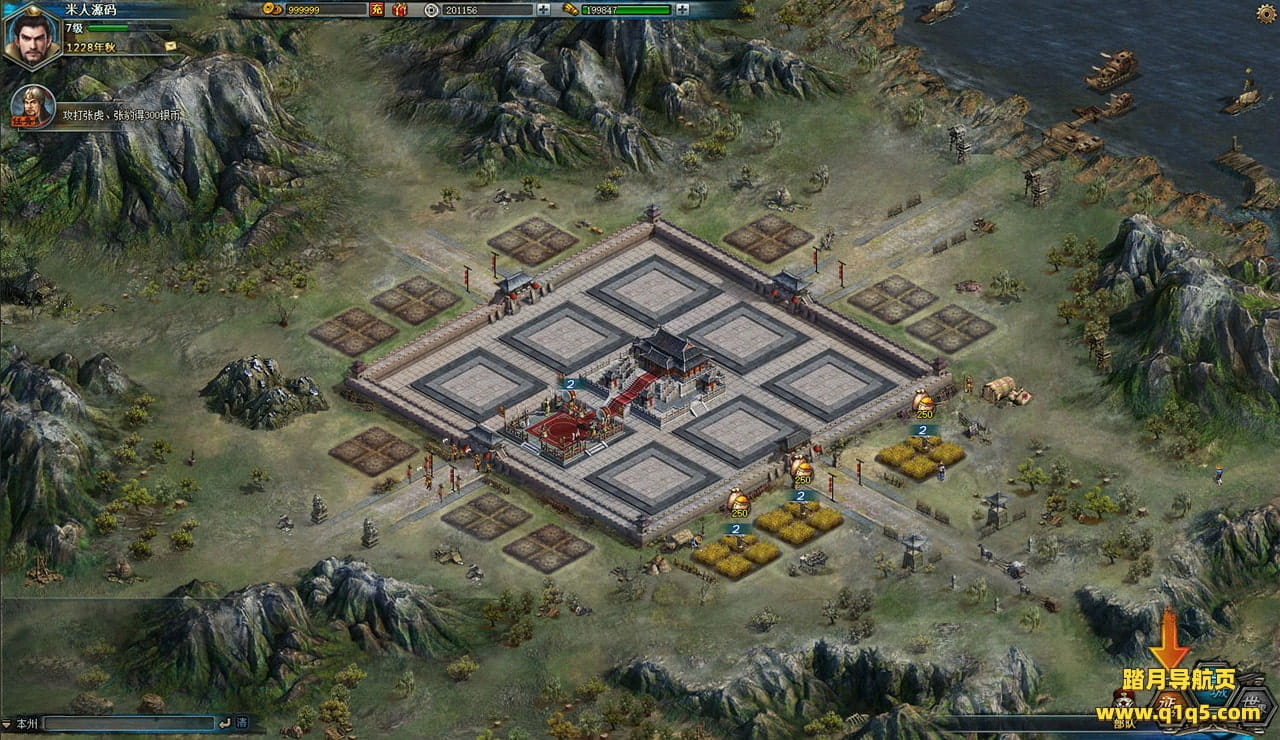This screenshot has height=740, width=1280.
Task: Clear the chat with the 清 button
Action: pyautogui.click(x=242, y=721)
